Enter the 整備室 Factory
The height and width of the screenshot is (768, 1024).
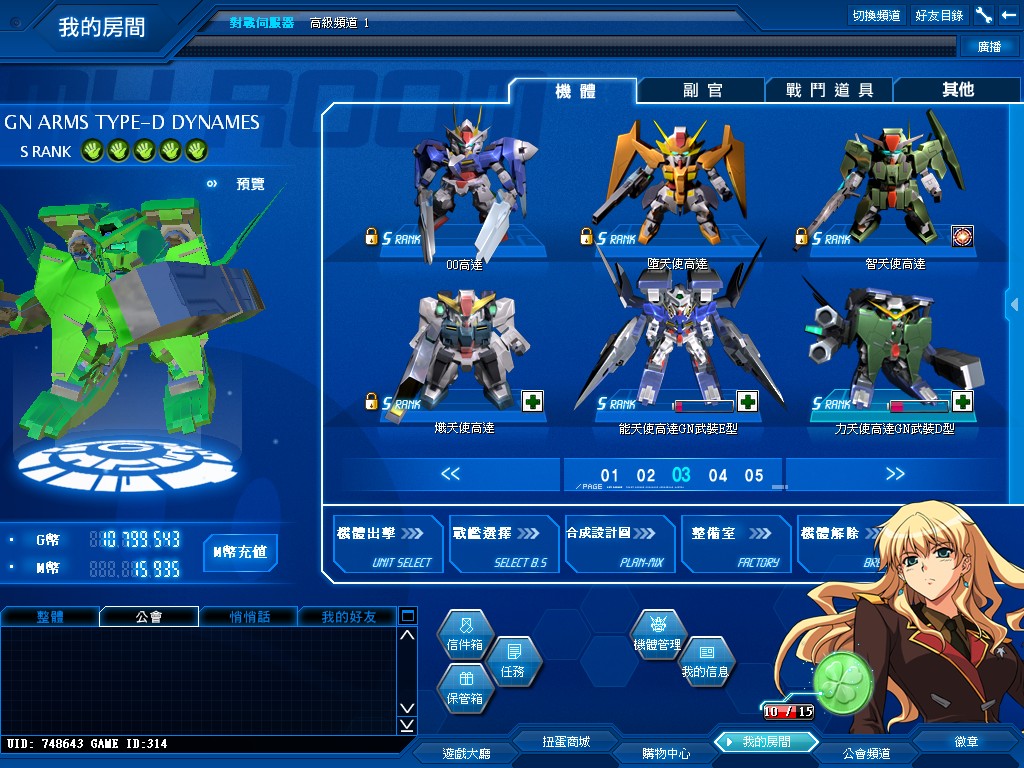[735, 544]
